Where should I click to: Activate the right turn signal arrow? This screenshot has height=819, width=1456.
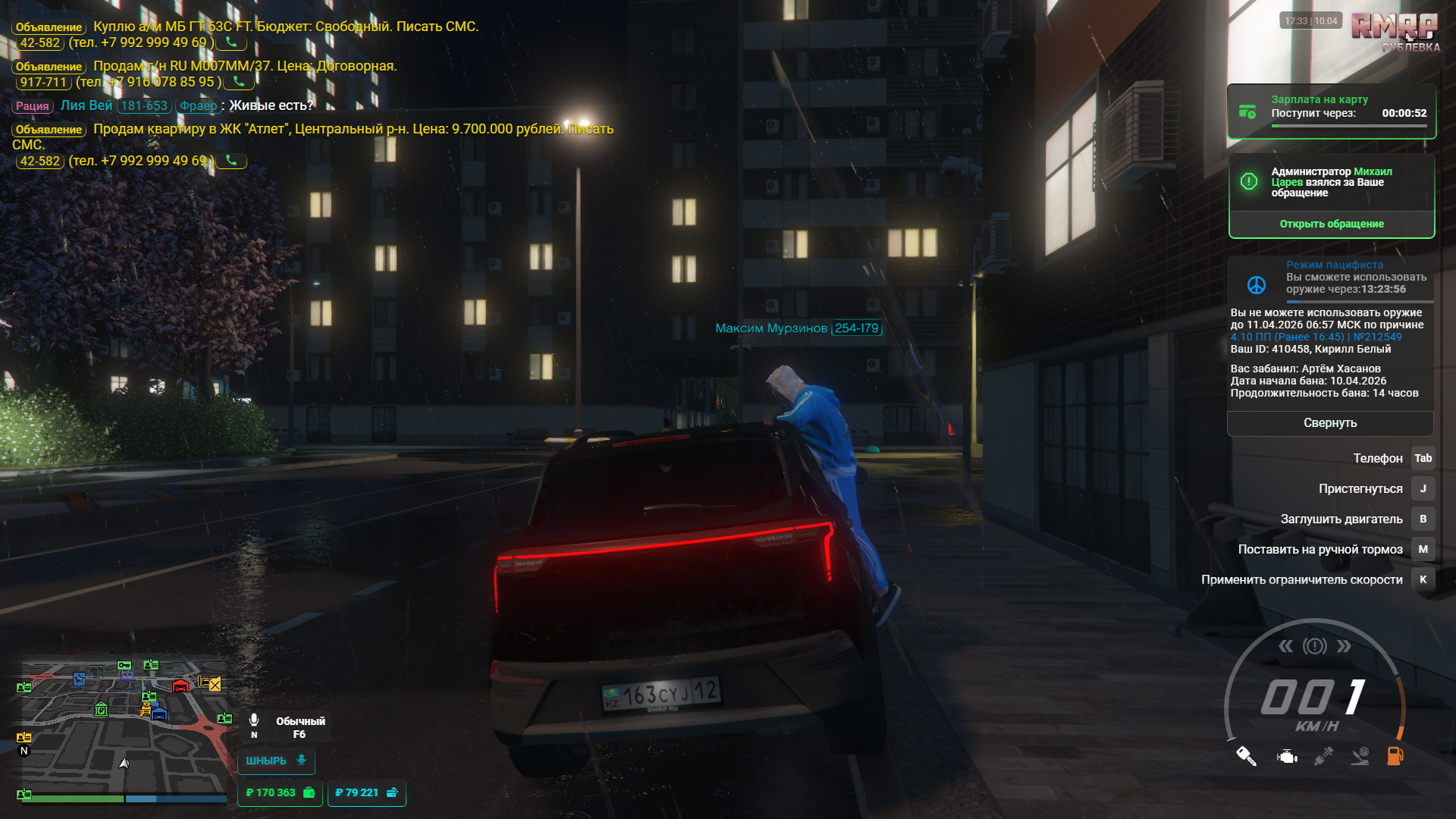(1344, 646)
